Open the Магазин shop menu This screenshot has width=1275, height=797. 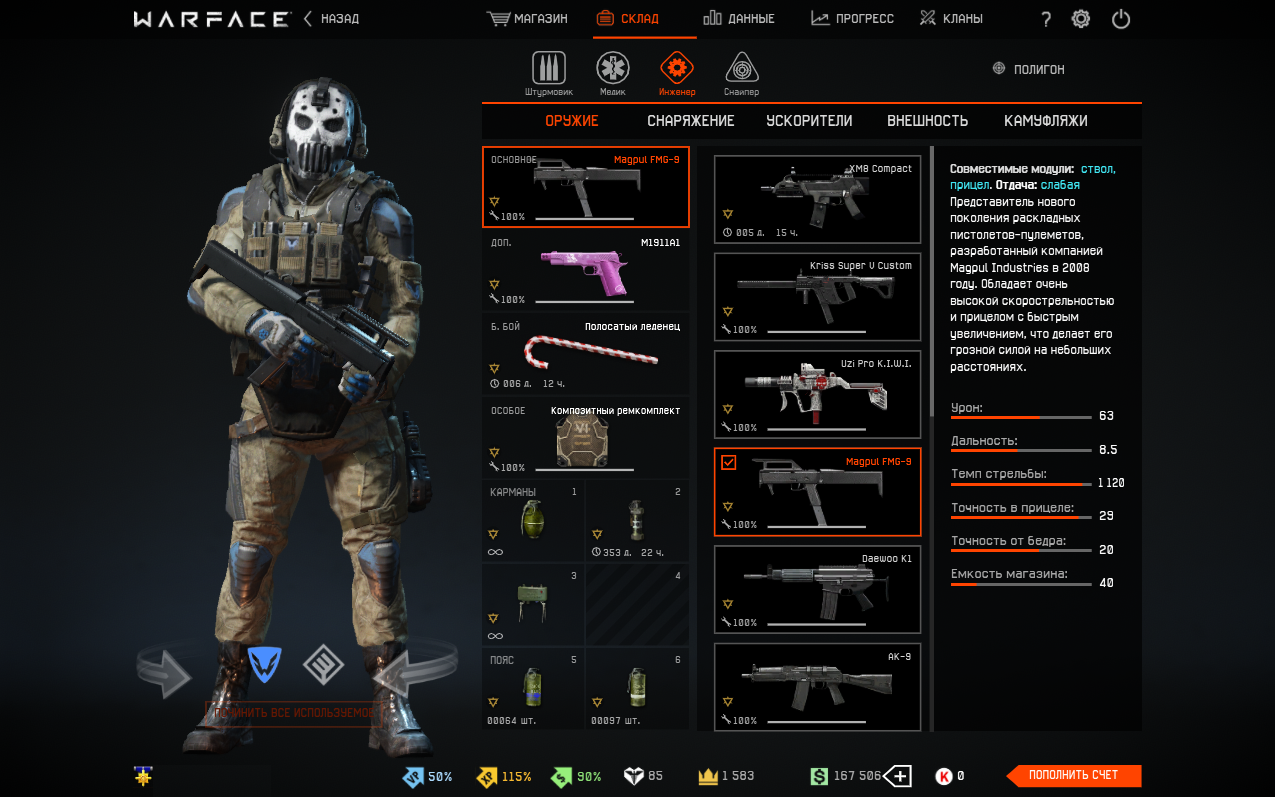point(527,19)
